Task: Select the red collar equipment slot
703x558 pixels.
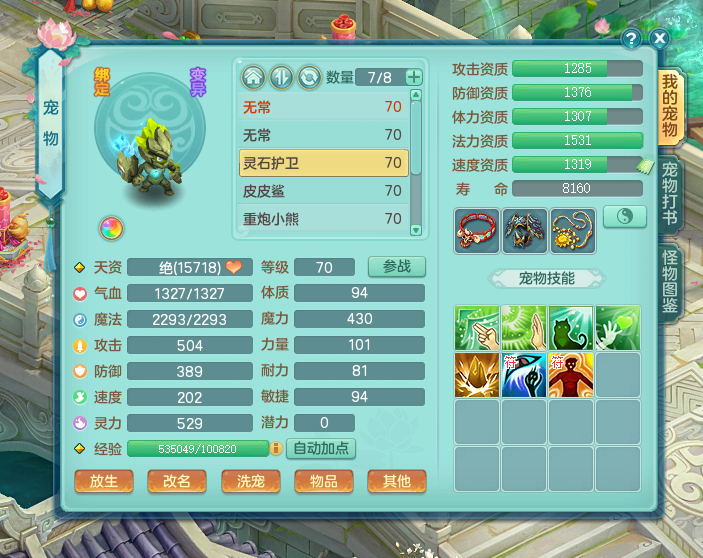Action: click(x=477, y=230)
